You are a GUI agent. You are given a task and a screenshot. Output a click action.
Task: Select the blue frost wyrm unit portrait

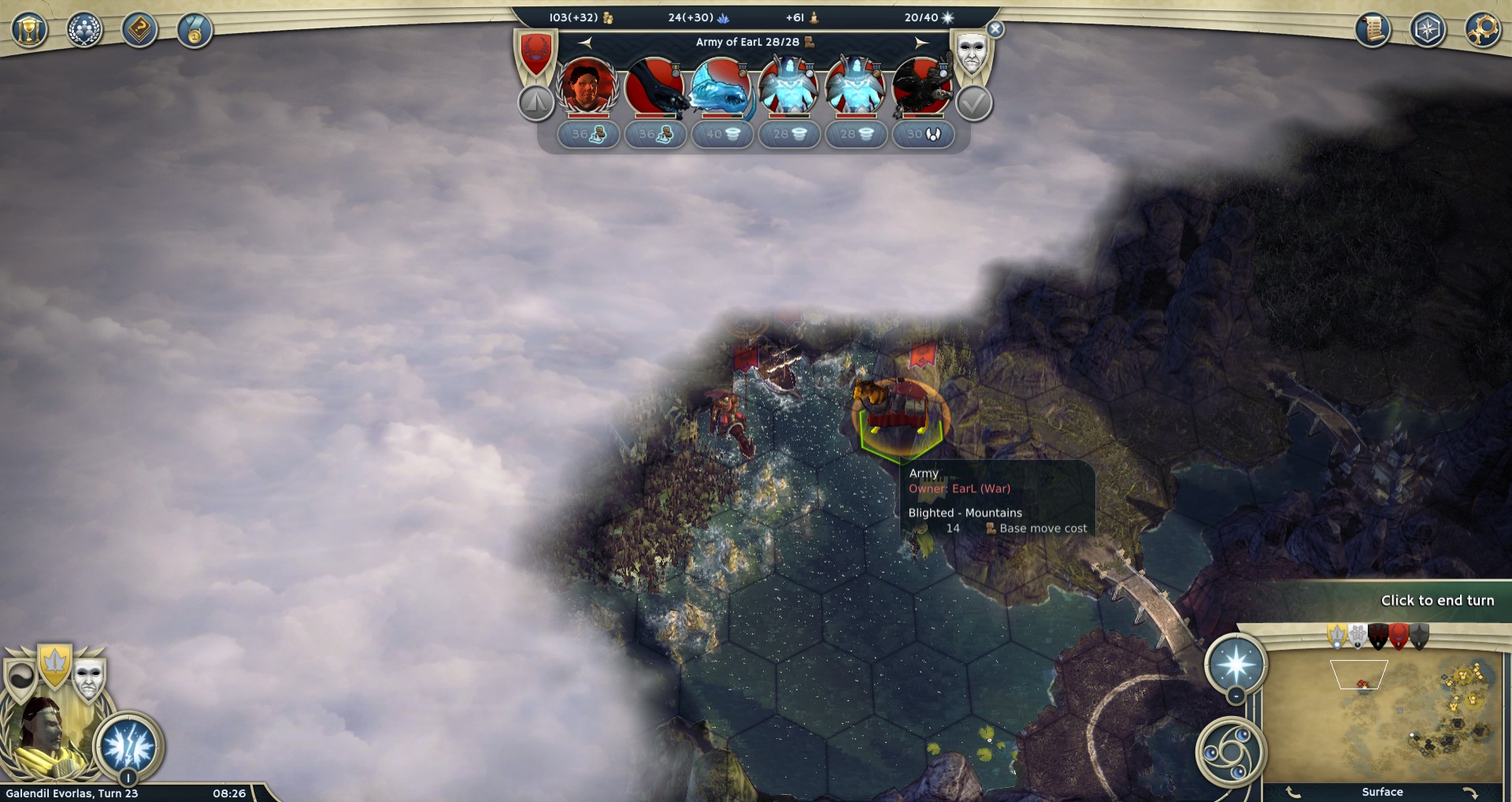pyautogui.click(x=721, y=85)
